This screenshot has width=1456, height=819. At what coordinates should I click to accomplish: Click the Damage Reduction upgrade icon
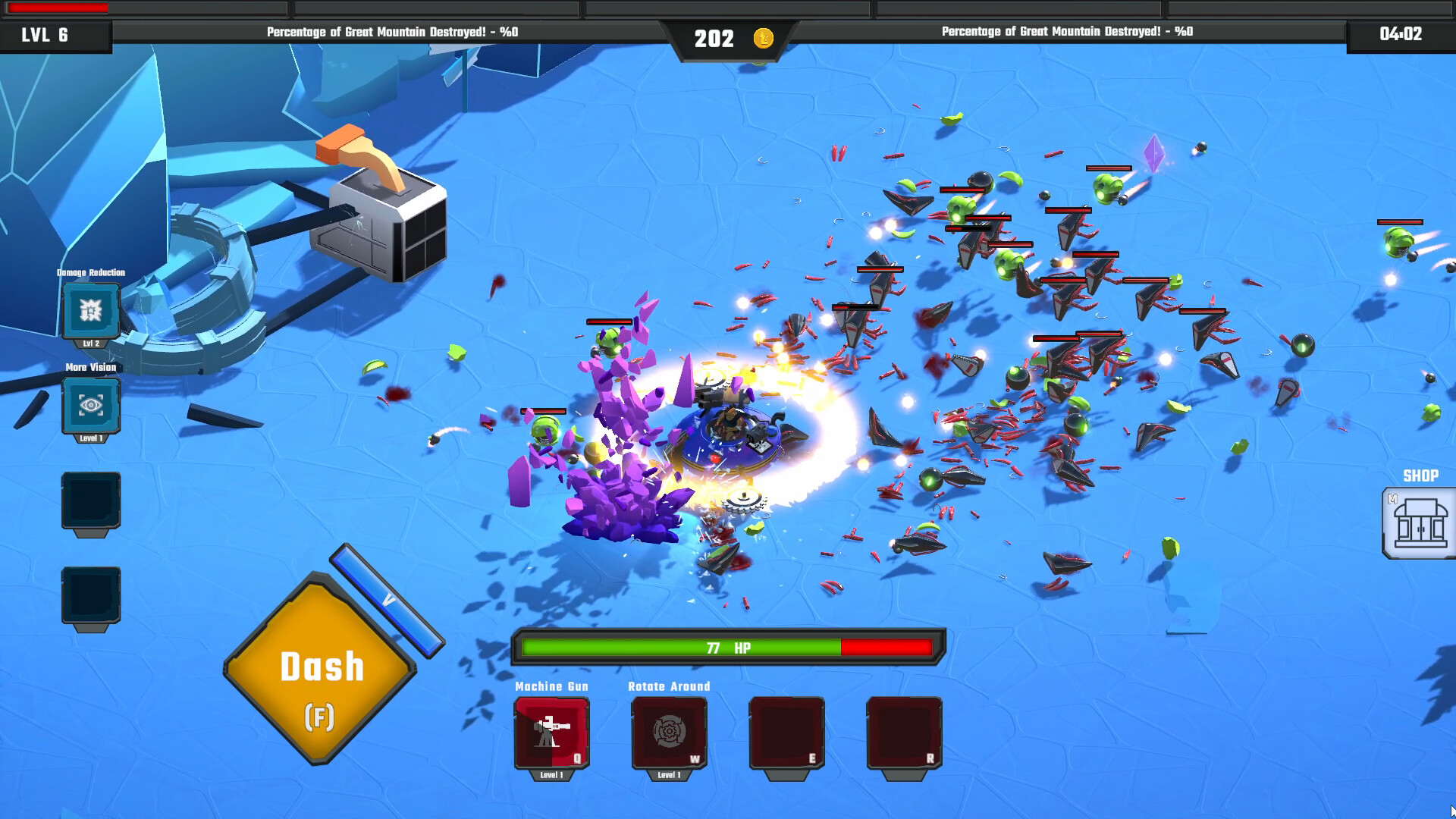[91, 311]
